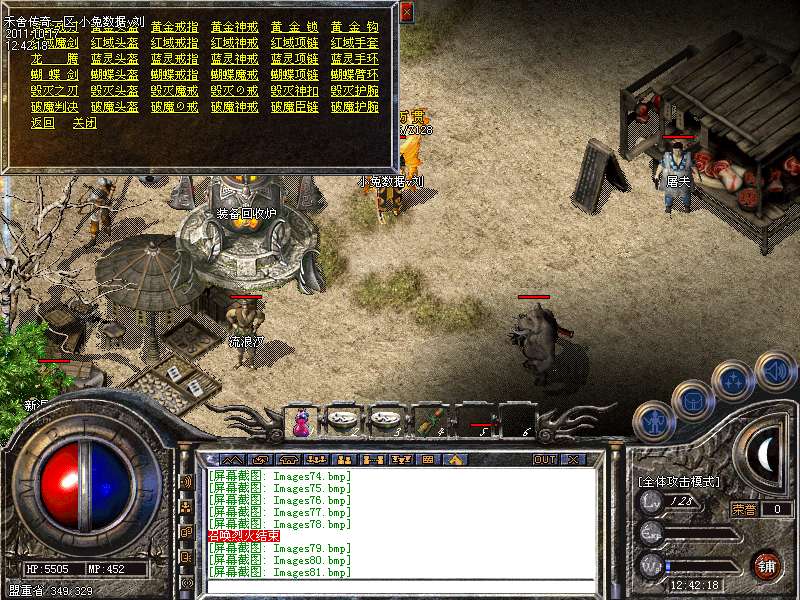Screen dimensions: 800x600
Task: Click the X button on the chat toolbar
Action: [573, 459]
